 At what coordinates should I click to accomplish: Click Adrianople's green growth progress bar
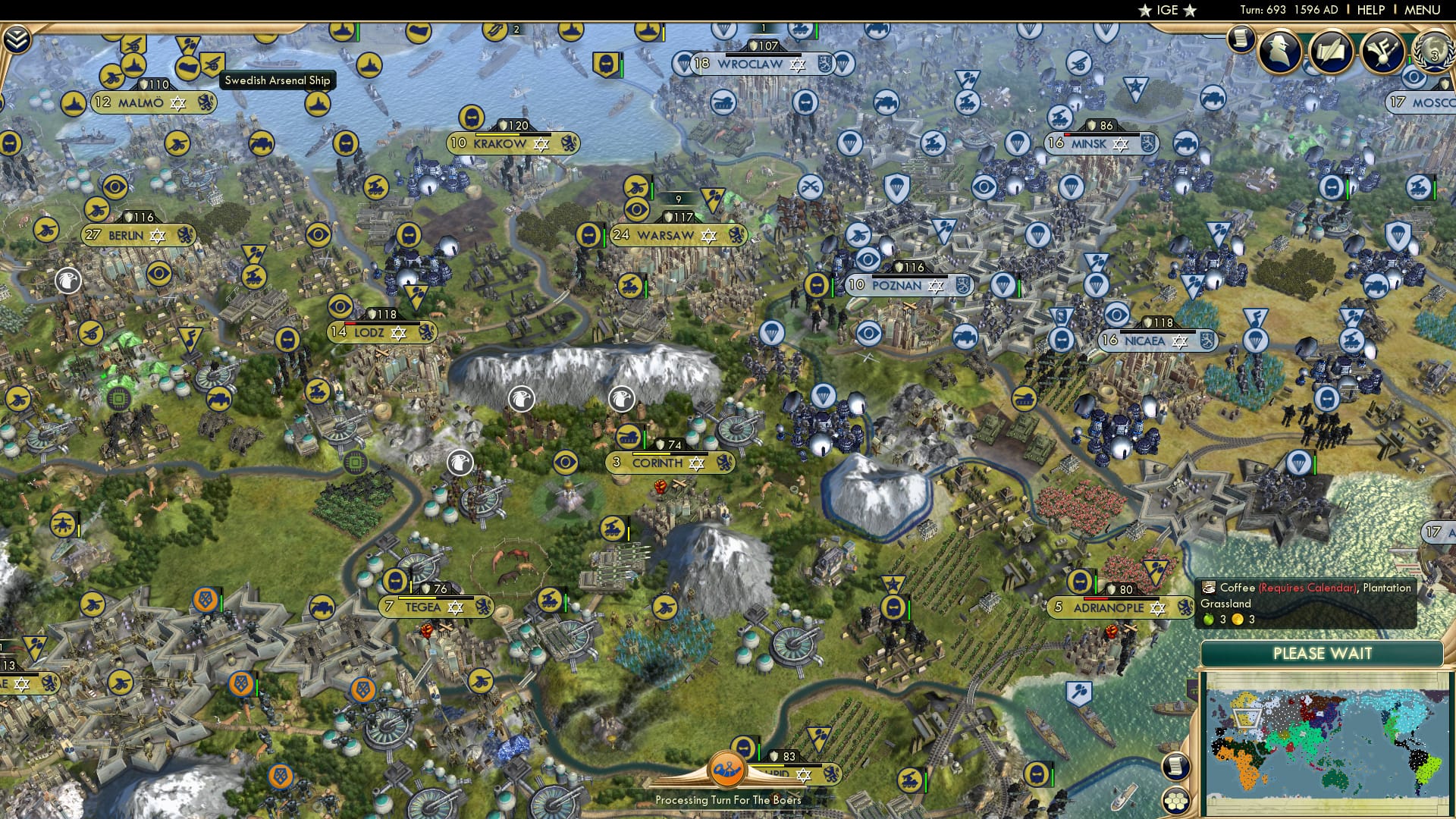pyautogui.click(x=1096, y=584)
